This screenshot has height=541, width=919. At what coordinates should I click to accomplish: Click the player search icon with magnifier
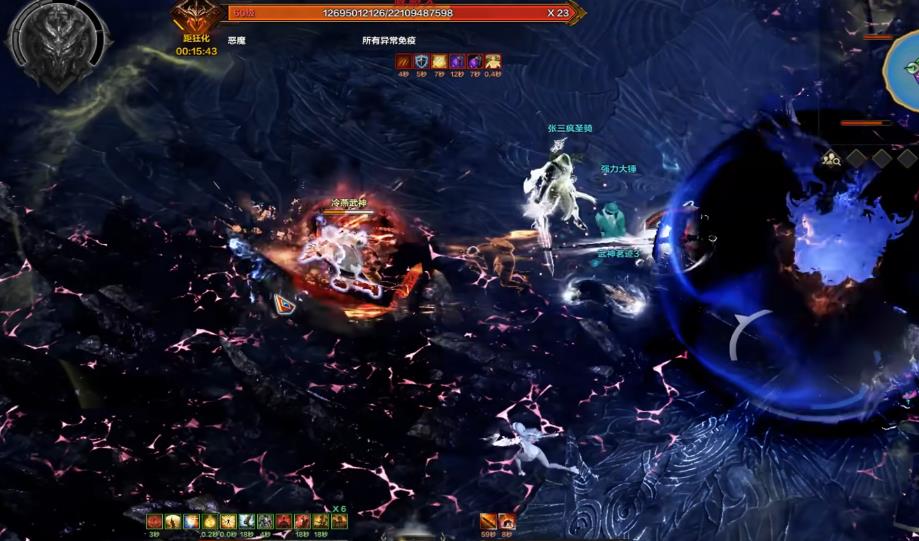pos(830,157)
